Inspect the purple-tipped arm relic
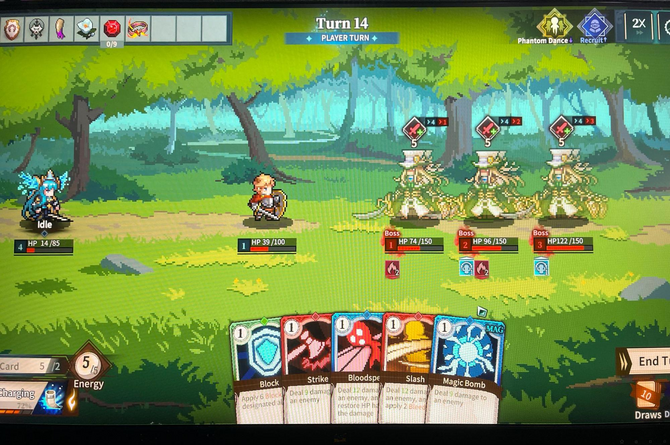Viewport: 670px width, 445px height. click(x=62, y=29)
